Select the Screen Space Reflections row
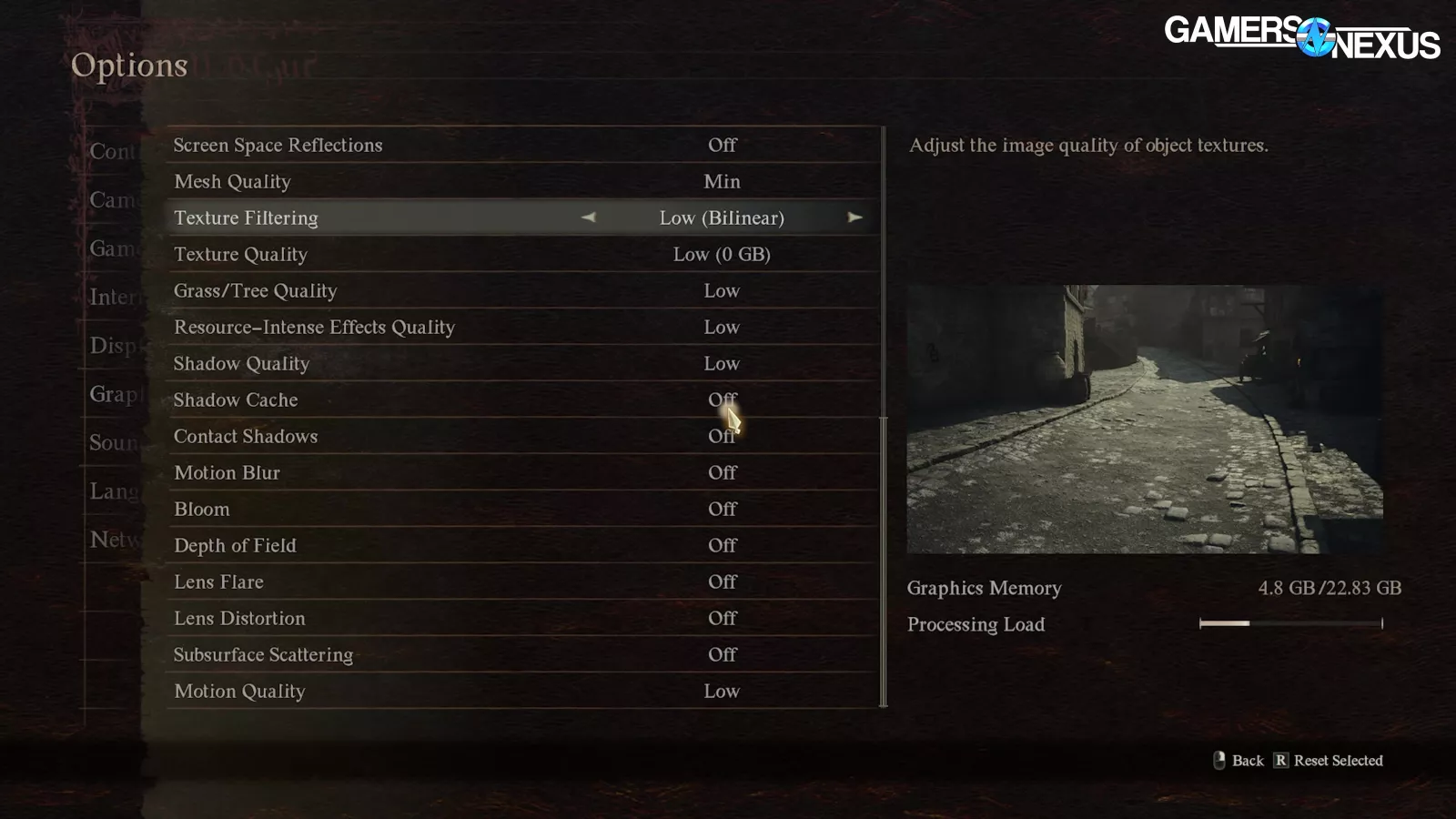The image size is (1456, 819). [523, 145]
